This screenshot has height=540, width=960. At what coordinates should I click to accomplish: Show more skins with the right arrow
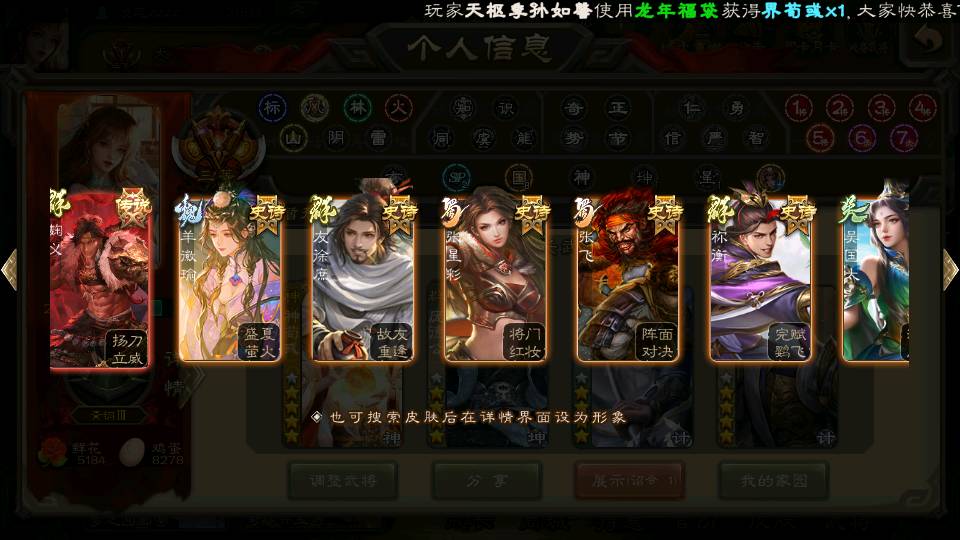click(950, 269)
